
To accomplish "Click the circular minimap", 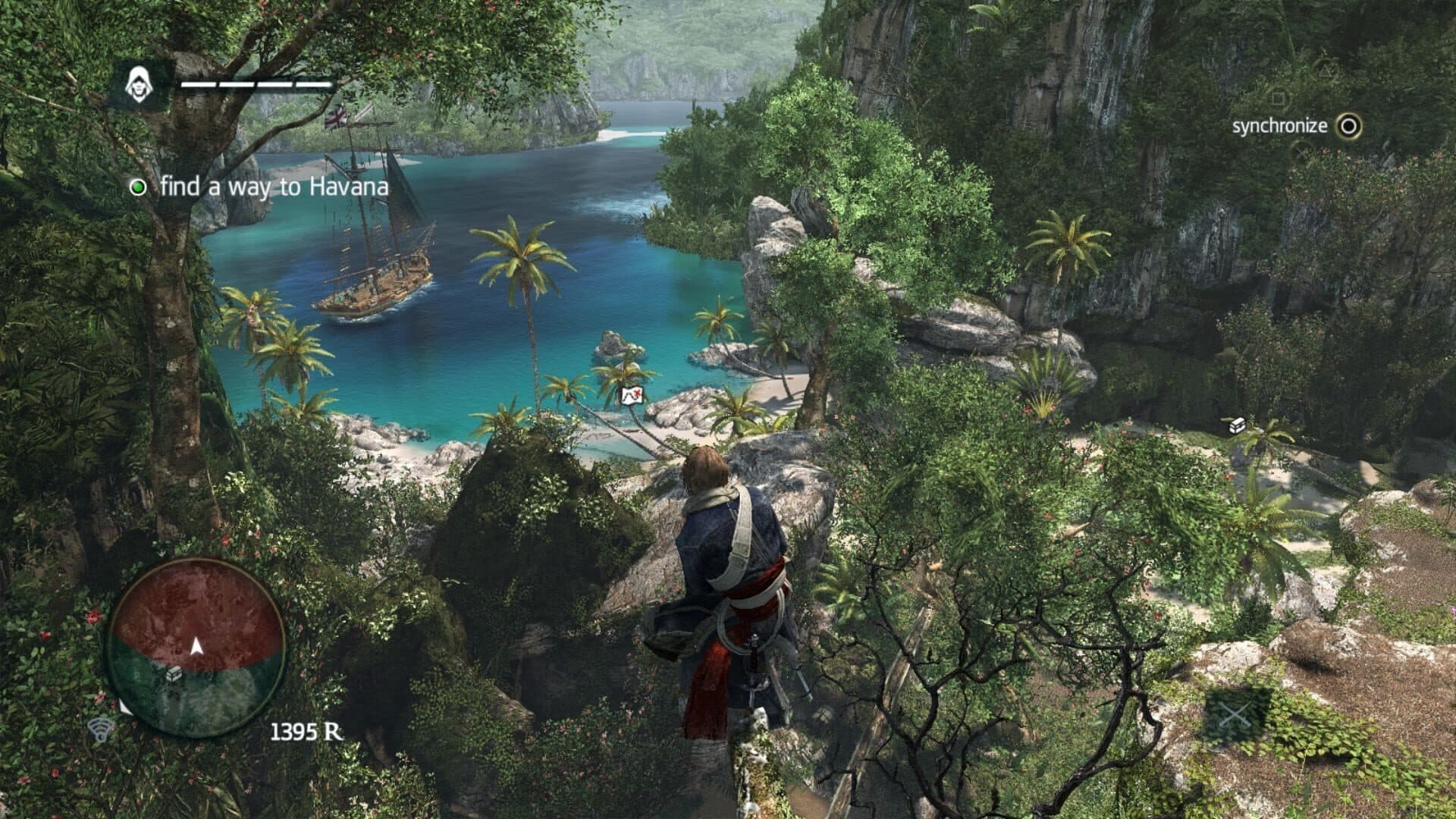I will (196, 648).
